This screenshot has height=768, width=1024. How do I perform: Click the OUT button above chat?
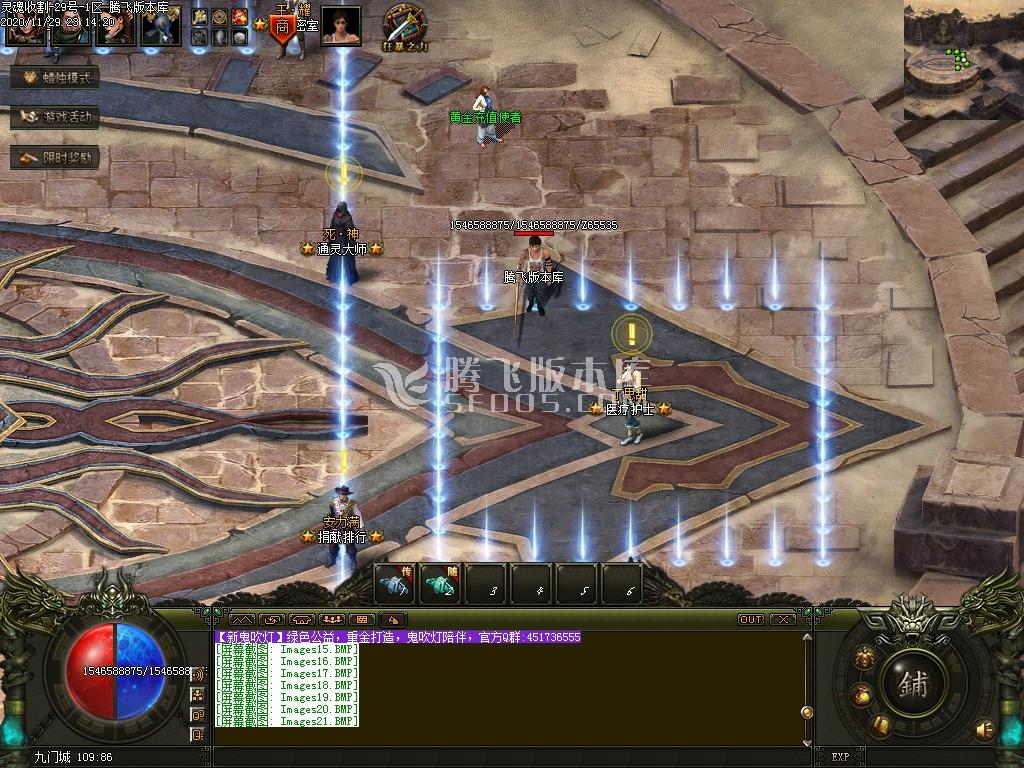pyautogui.click(x=751, y=620)
